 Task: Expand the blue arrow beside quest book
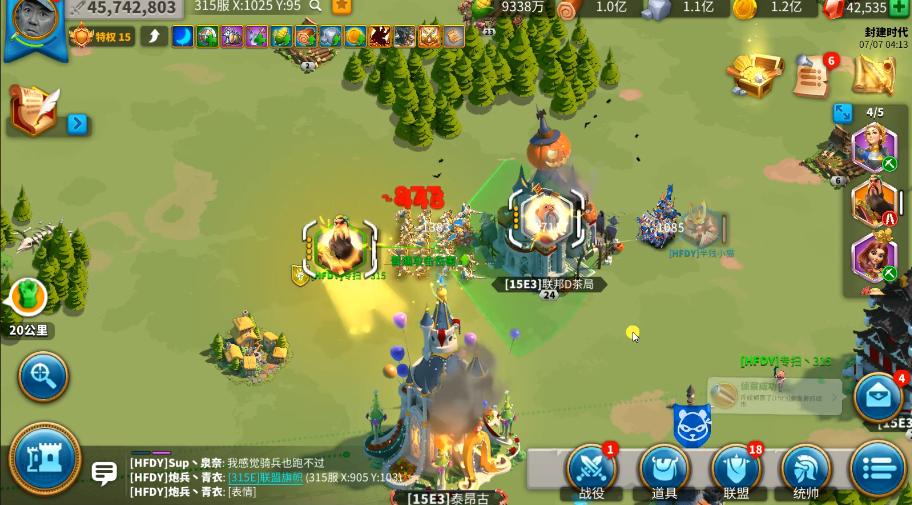click(77, 124)
